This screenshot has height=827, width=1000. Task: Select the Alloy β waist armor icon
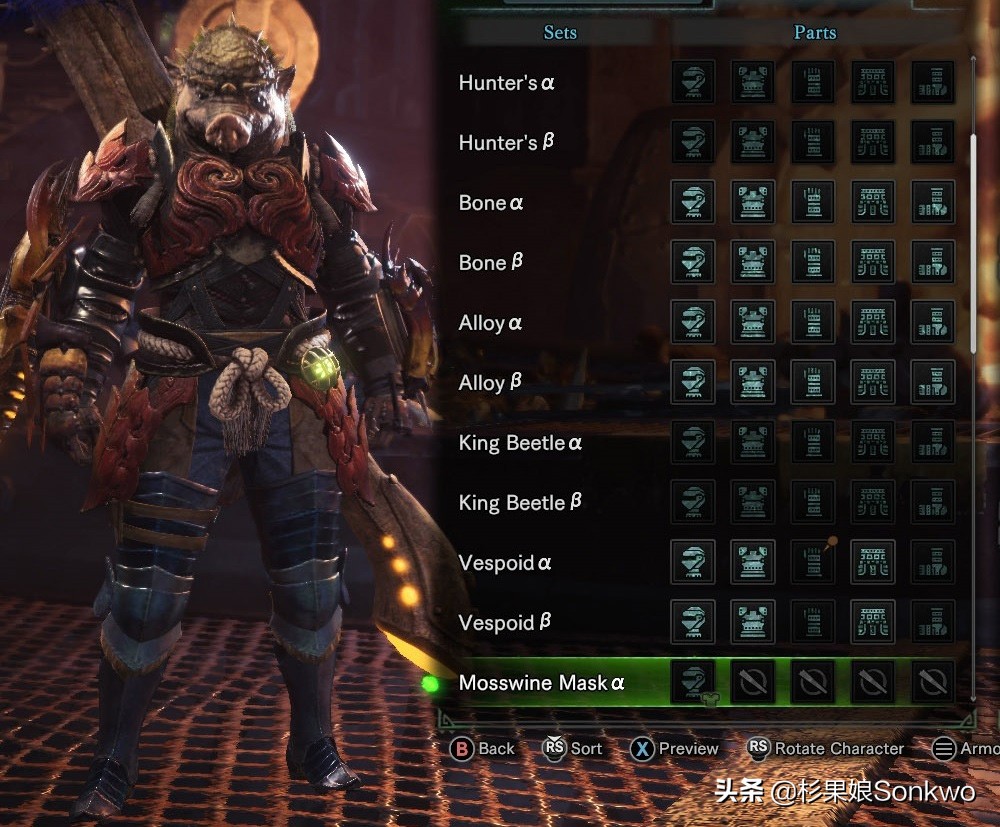tap(873, 382)
